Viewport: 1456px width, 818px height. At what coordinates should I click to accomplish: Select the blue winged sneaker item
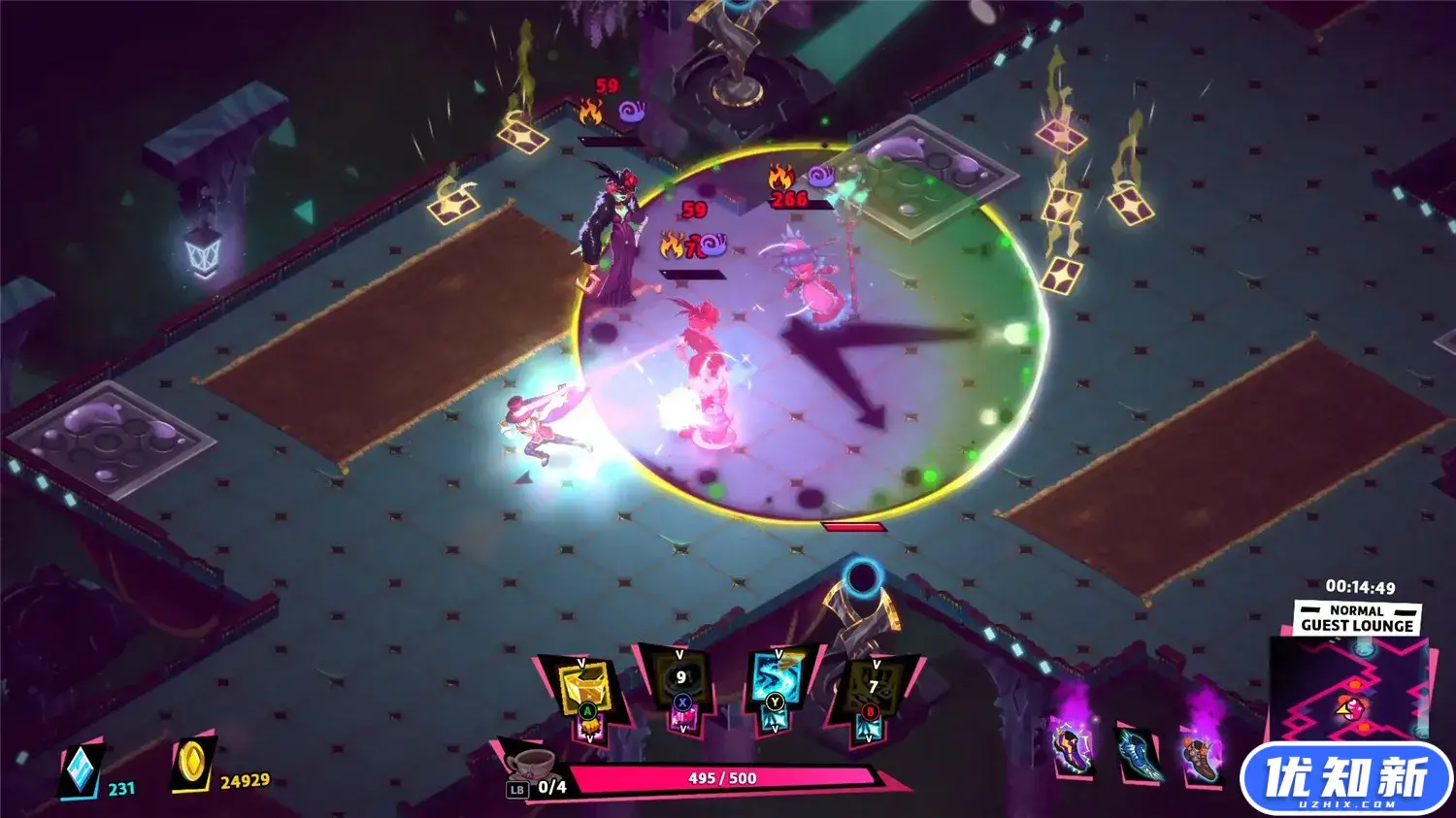point(1139,754)
